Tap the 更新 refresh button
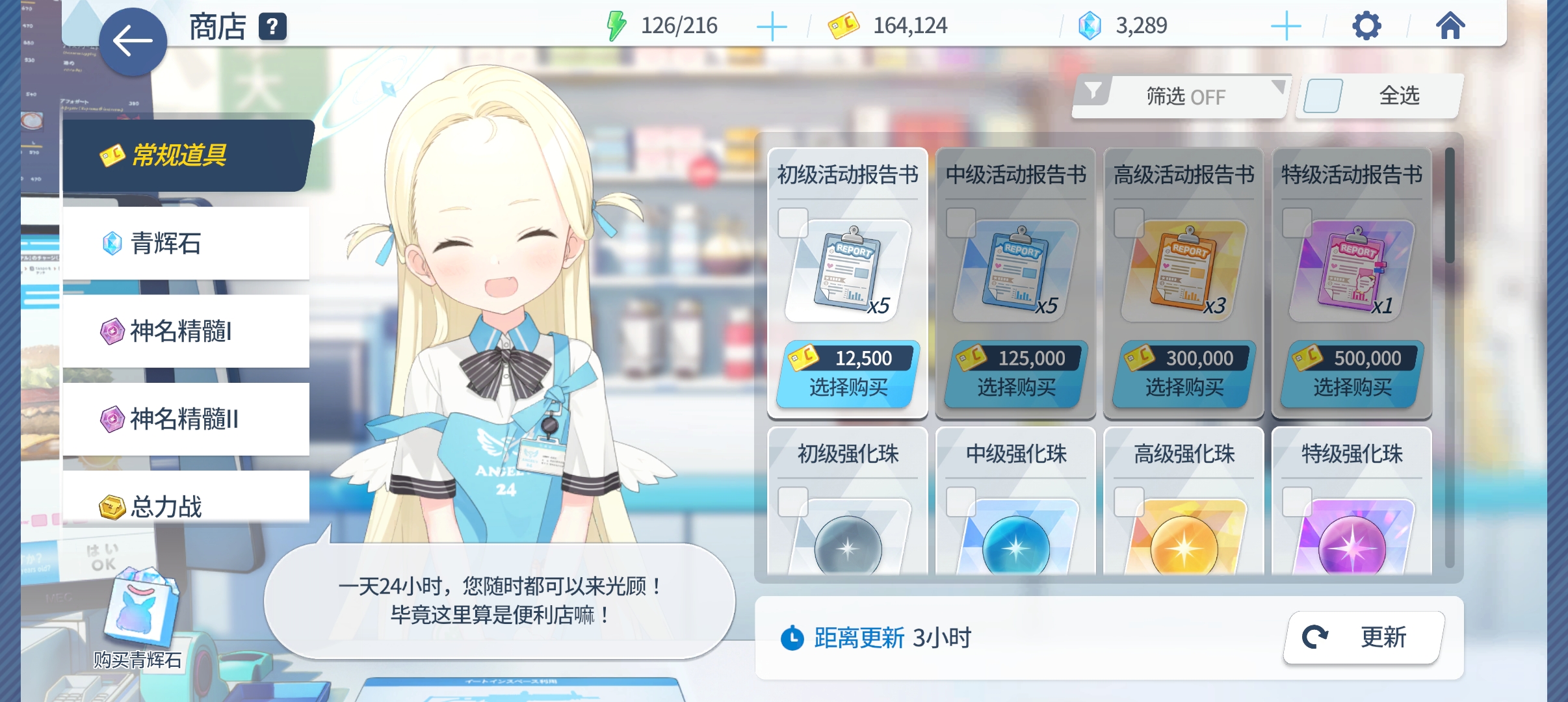This screenshot has height=702, width=1568. (1365, 637)
